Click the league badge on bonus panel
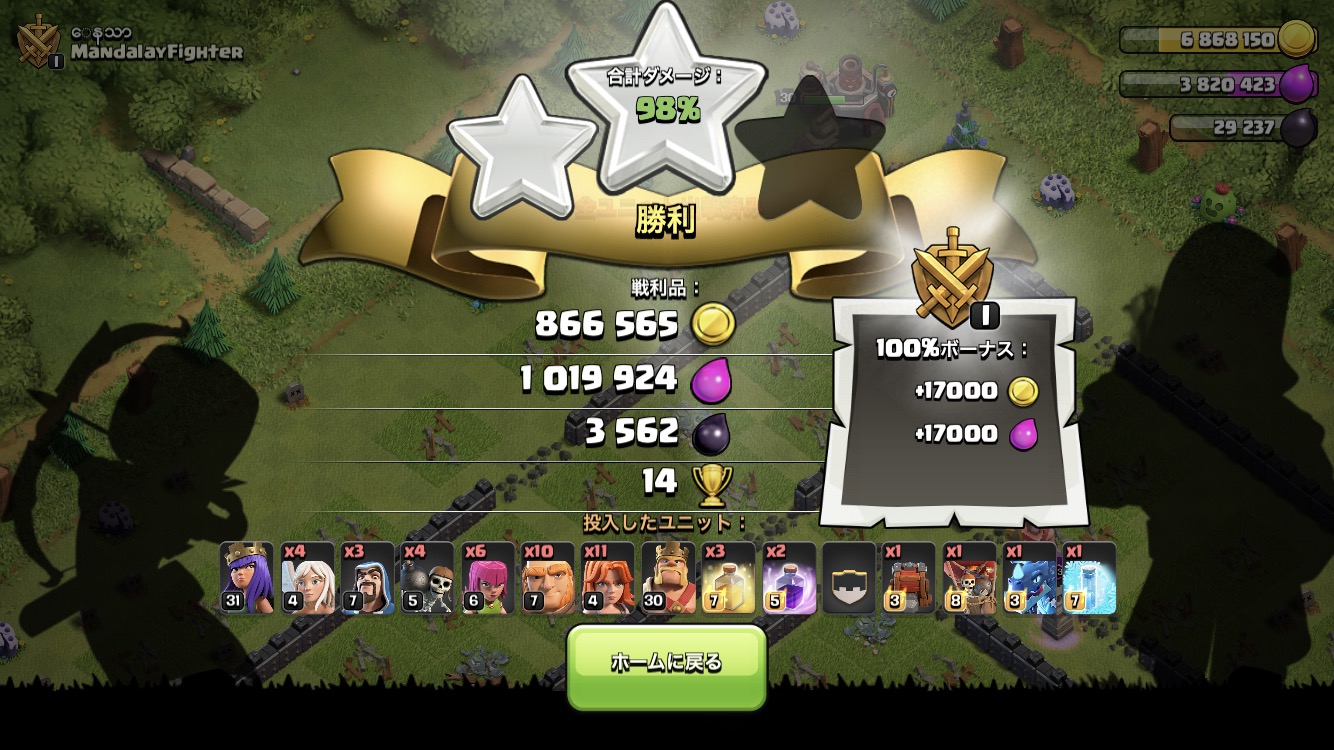The image size is (1334, 750). click(x=950, y=272)
